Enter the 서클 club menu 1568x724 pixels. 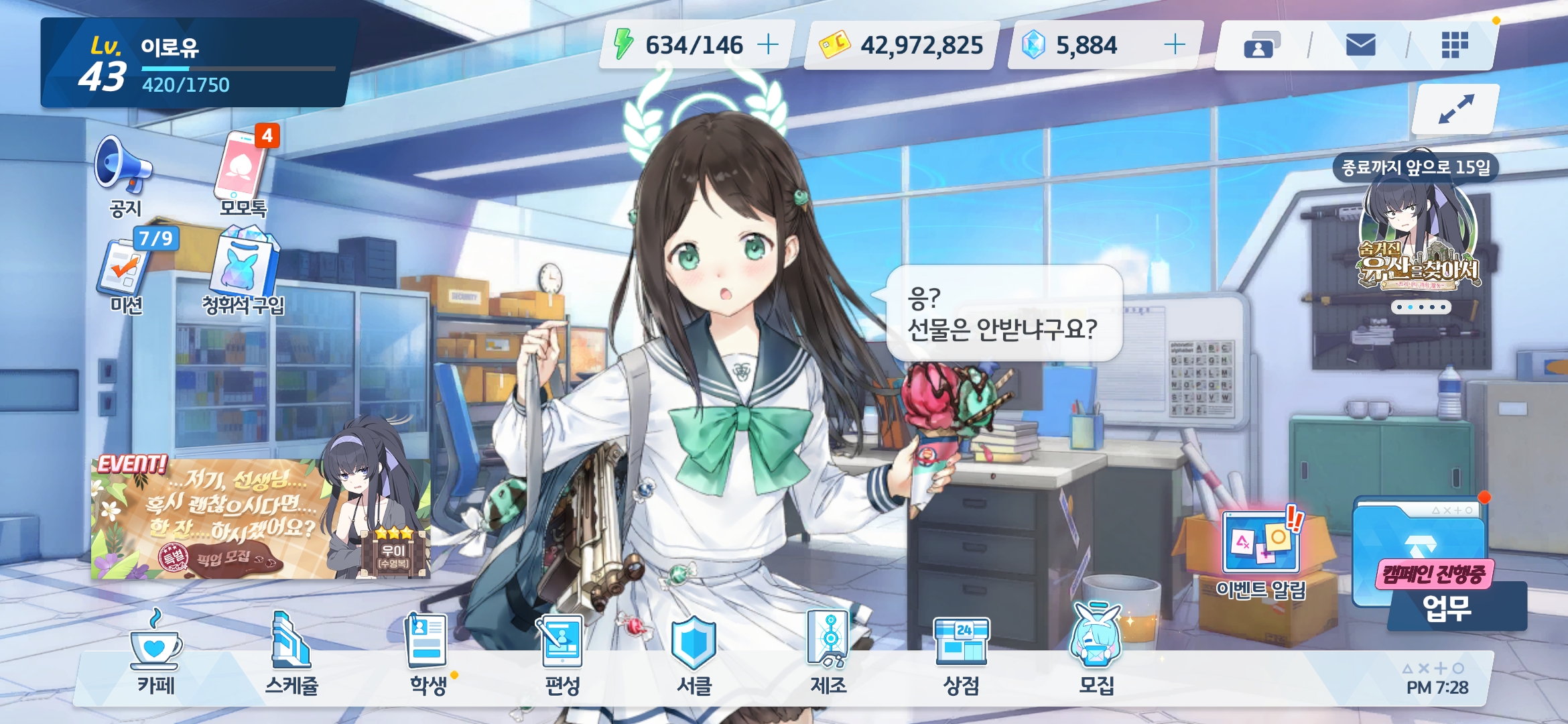pyautogui.click(x=694, y=654)
